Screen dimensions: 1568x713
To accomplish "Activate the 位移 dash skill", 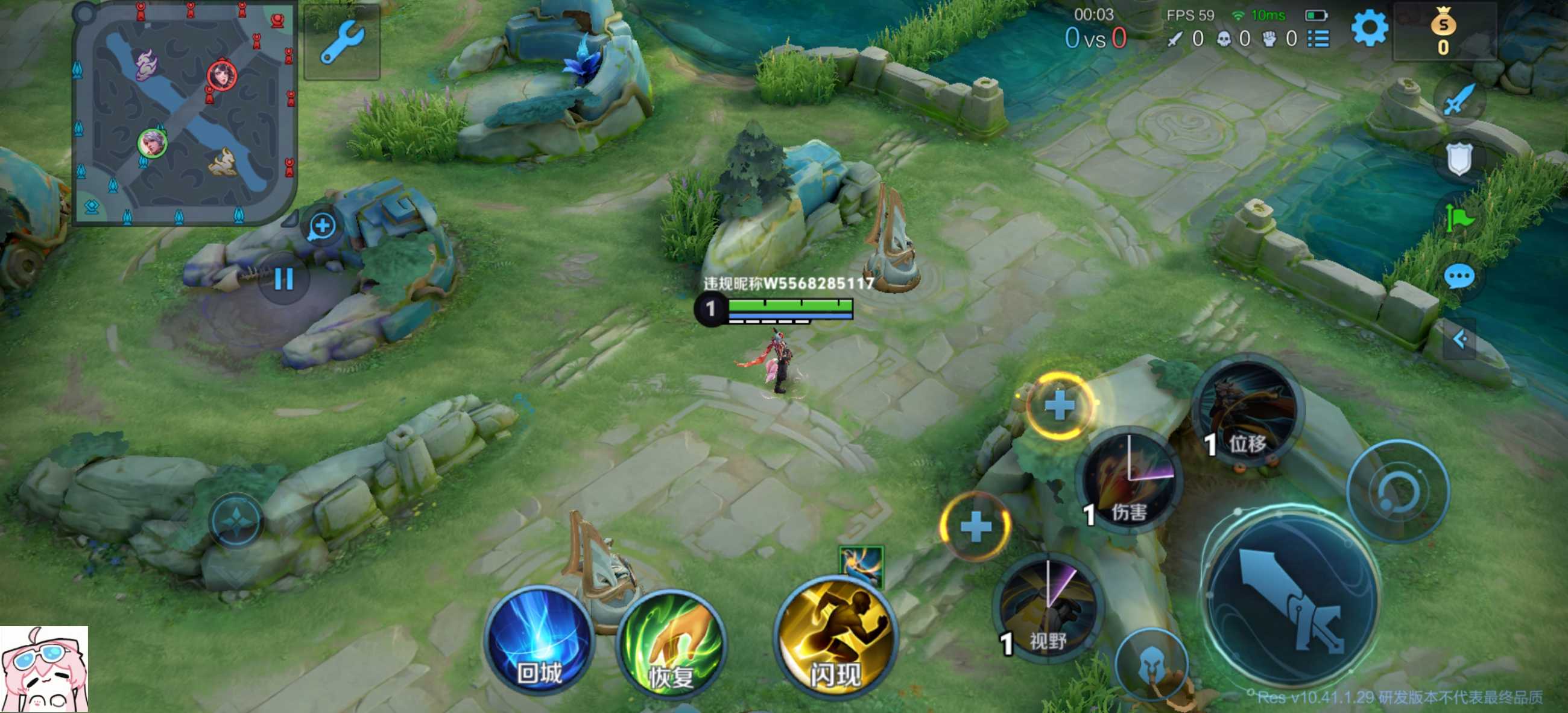I will pyautogui.click(x=1248, y=413).
